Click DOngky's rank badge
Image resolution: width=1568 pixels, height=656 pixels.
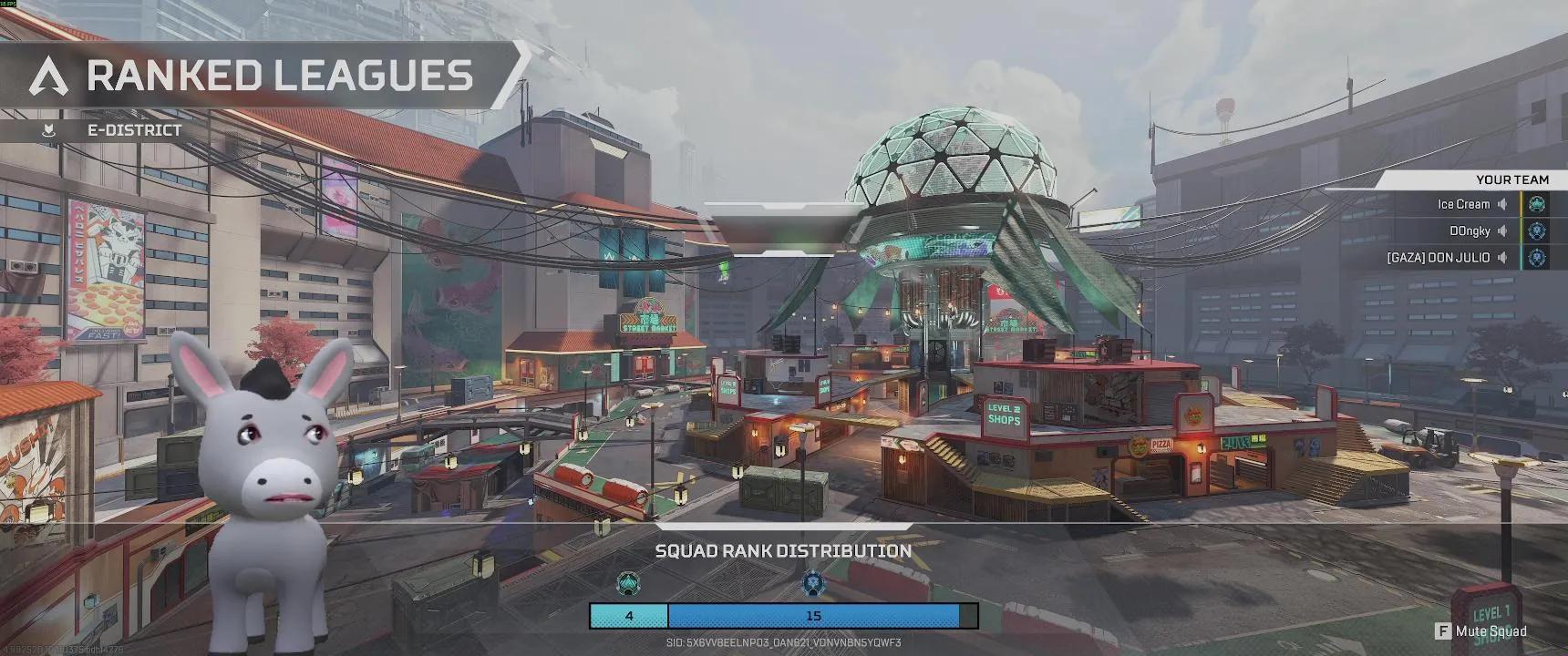click(x=1536, y=231)
